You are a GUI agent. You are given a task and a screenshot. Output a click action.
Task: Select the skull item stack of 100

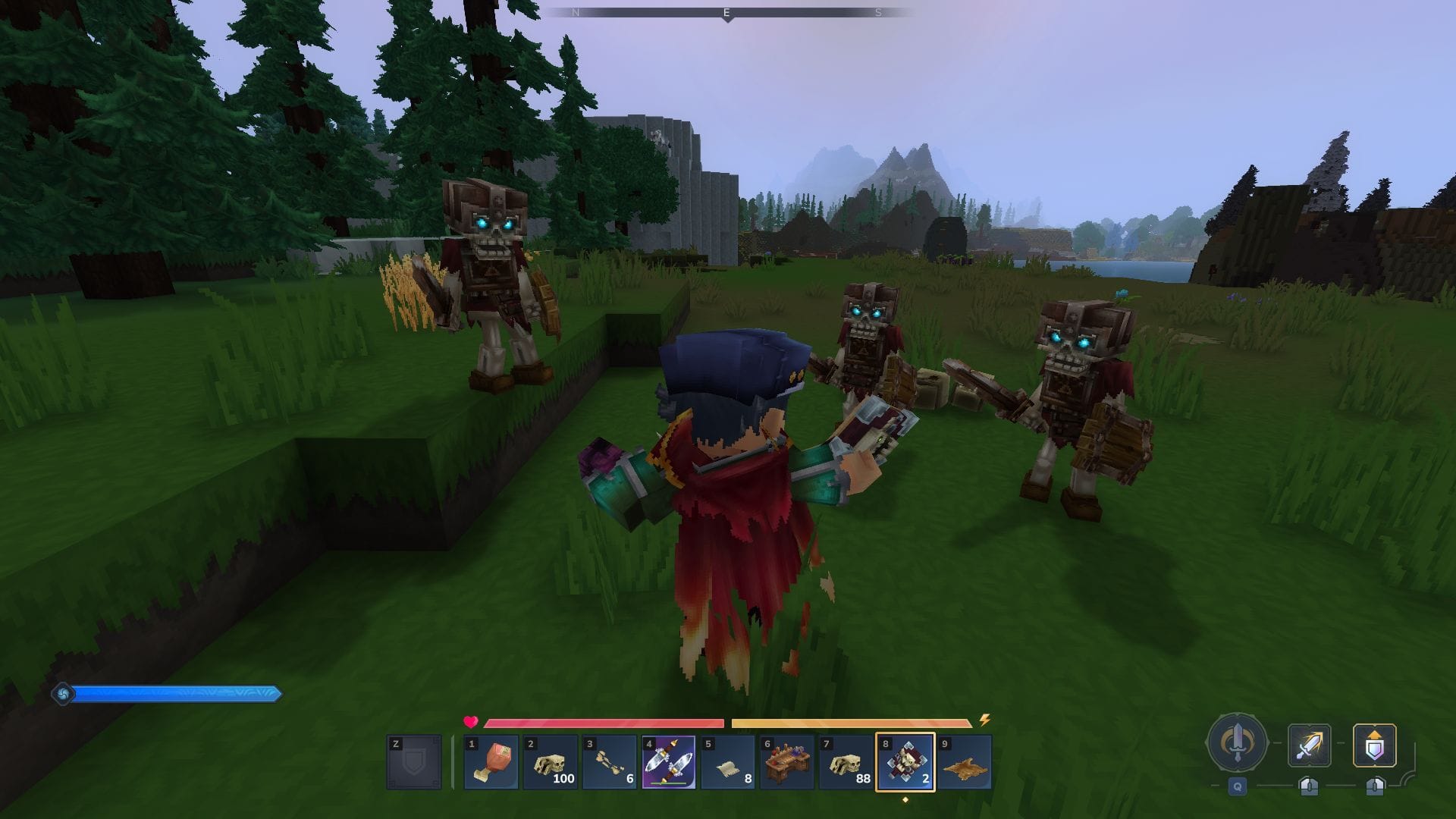pyautogui.click(x=551, y=762)
